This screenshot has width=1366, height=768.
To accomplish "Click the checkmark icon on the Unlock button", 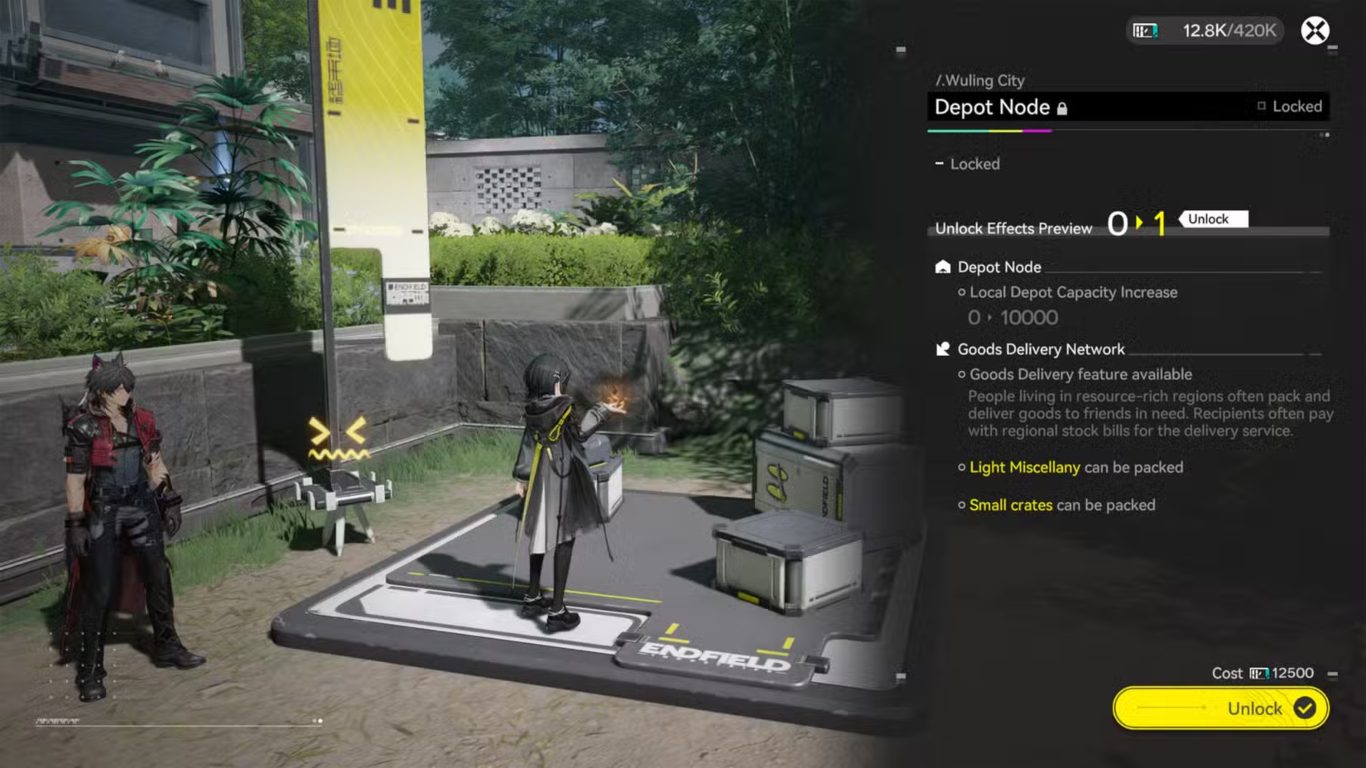I will point(1303,708).
